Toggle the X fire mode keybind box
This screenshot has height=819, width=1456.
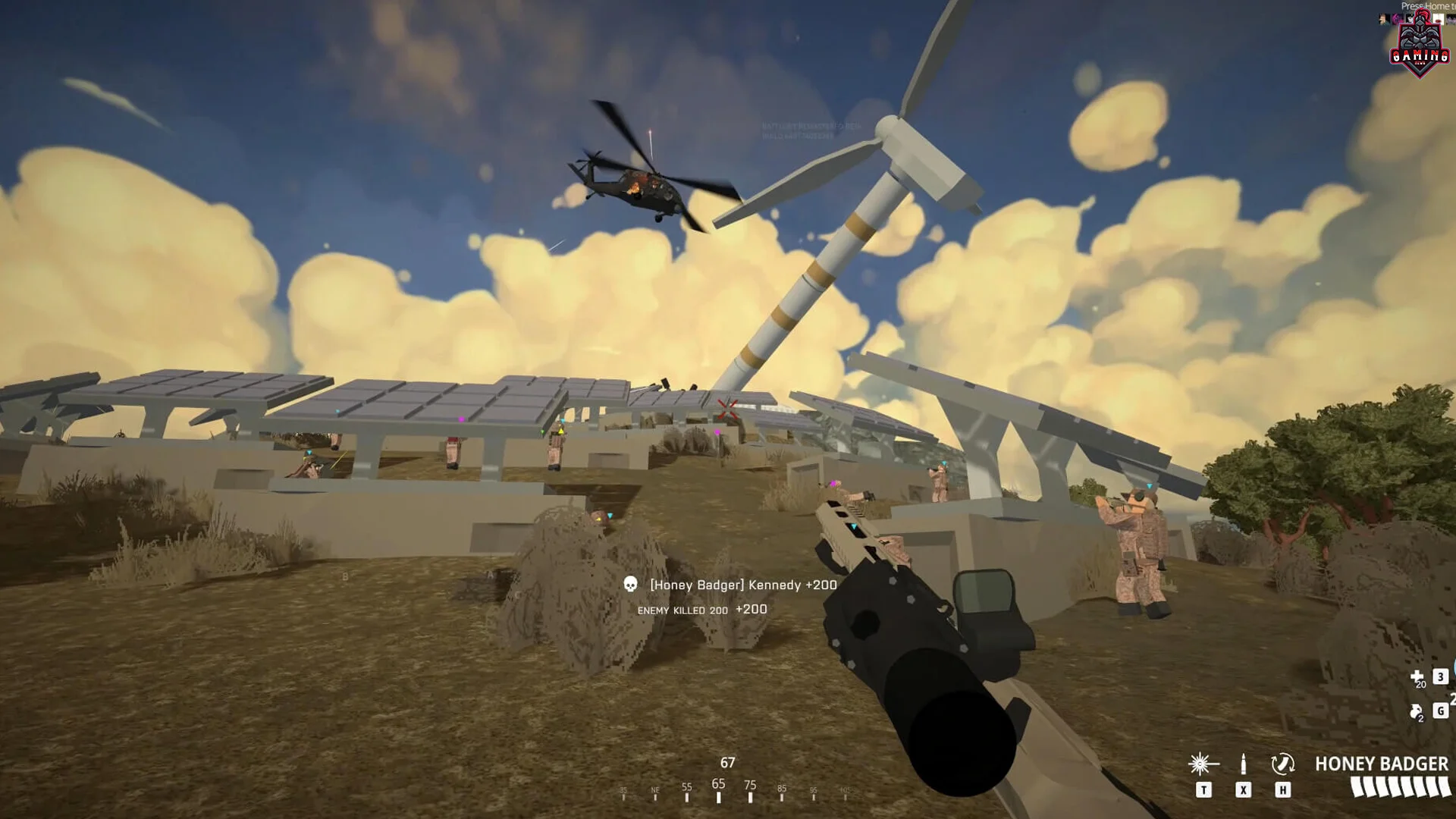click(x=1243, y=789)
